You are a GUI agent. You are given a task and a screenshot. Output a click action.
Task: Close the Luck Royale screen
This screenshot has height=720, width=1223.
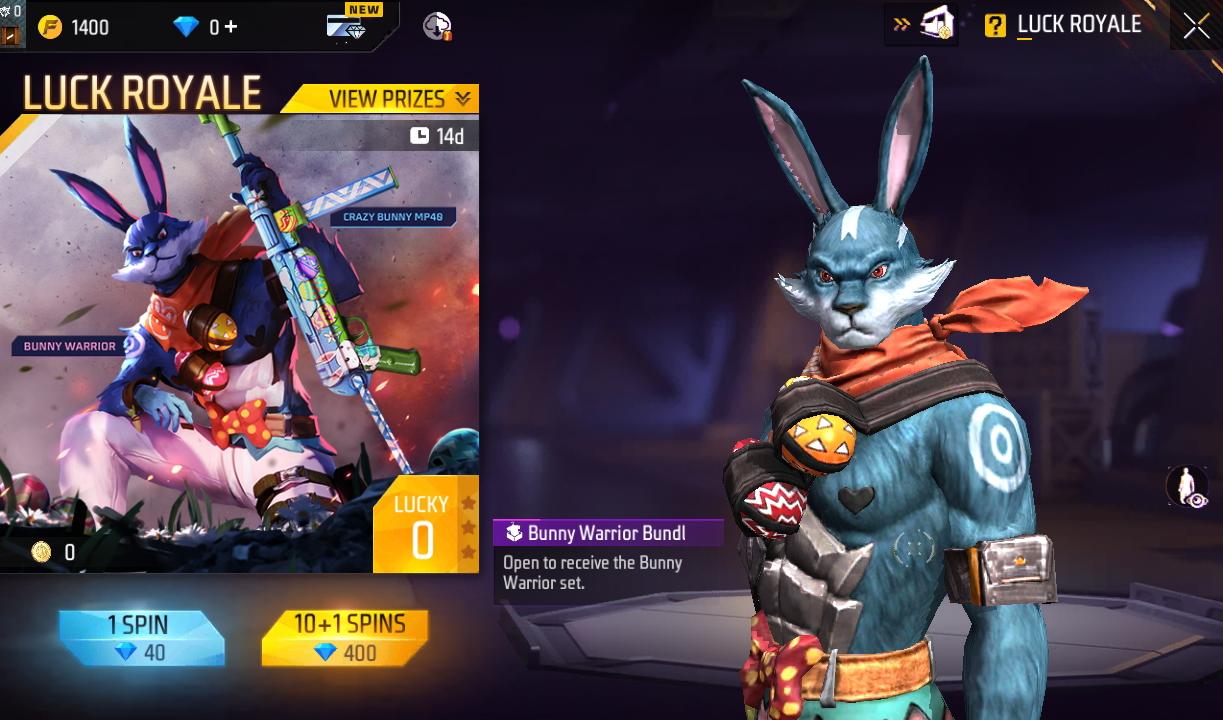1196,27
